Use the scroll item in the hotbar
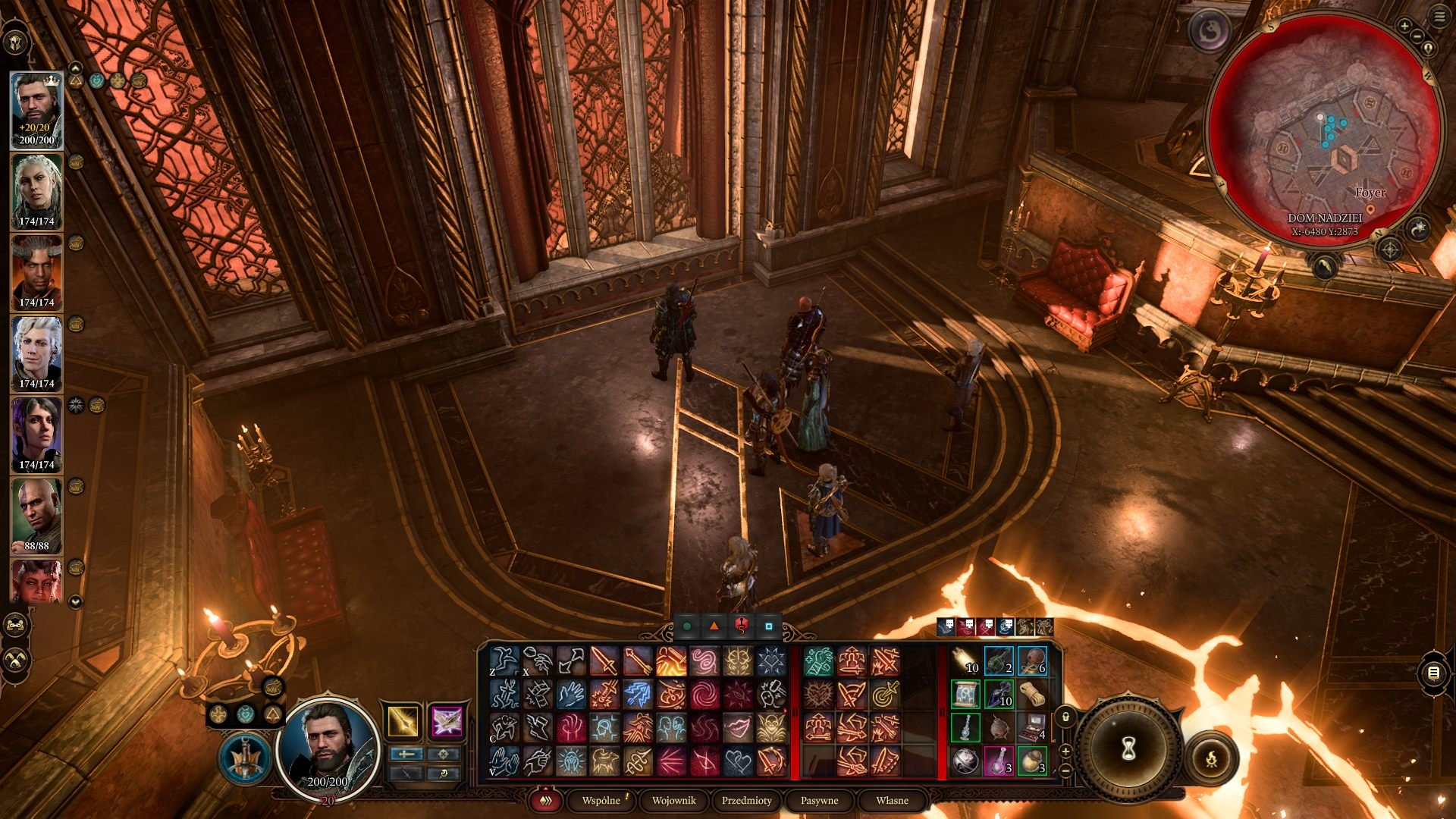Viewport: 1456px width, 819px height. tap(965, 694)
